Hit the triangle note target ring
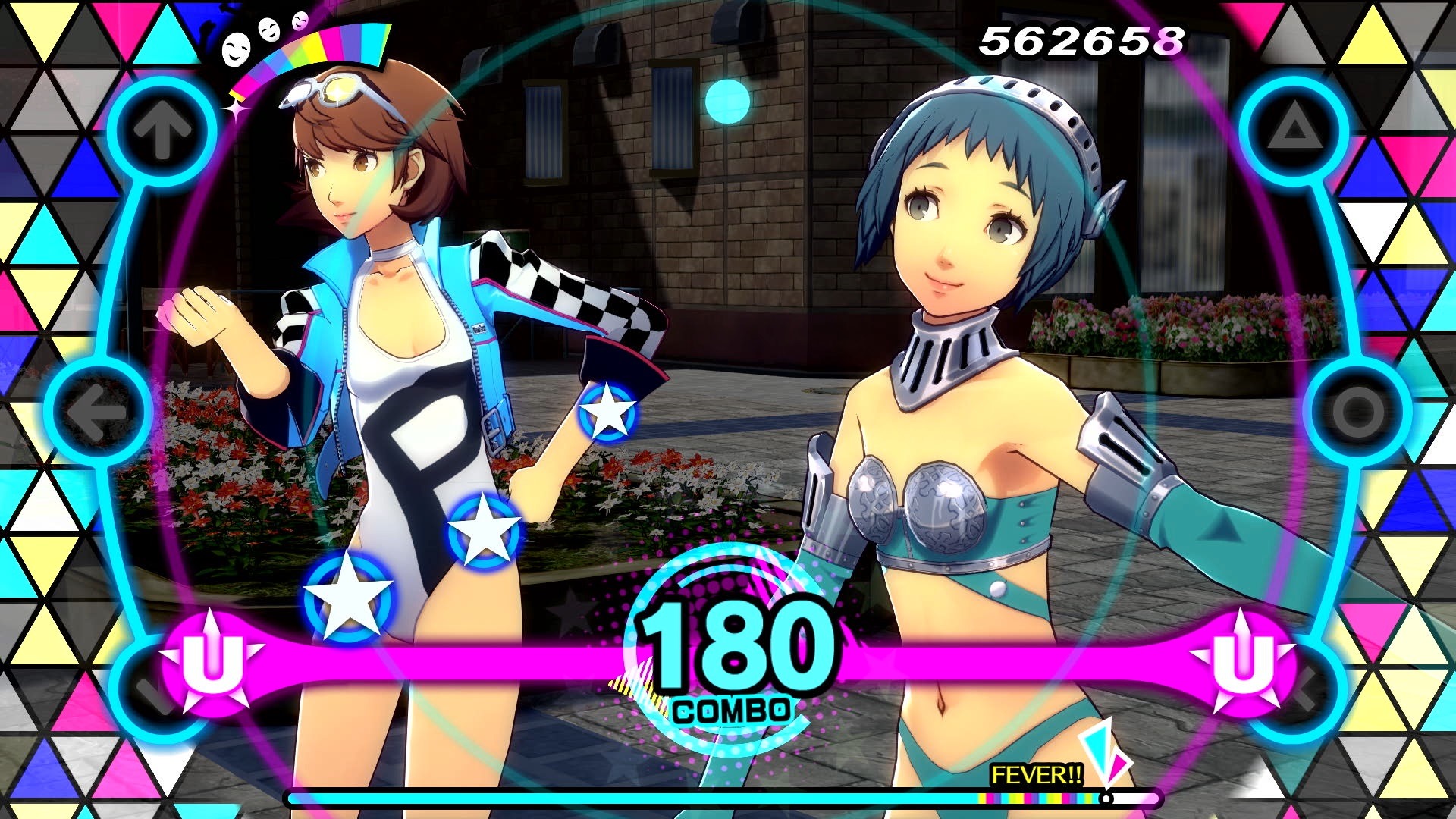 [x=1294, y=130]
